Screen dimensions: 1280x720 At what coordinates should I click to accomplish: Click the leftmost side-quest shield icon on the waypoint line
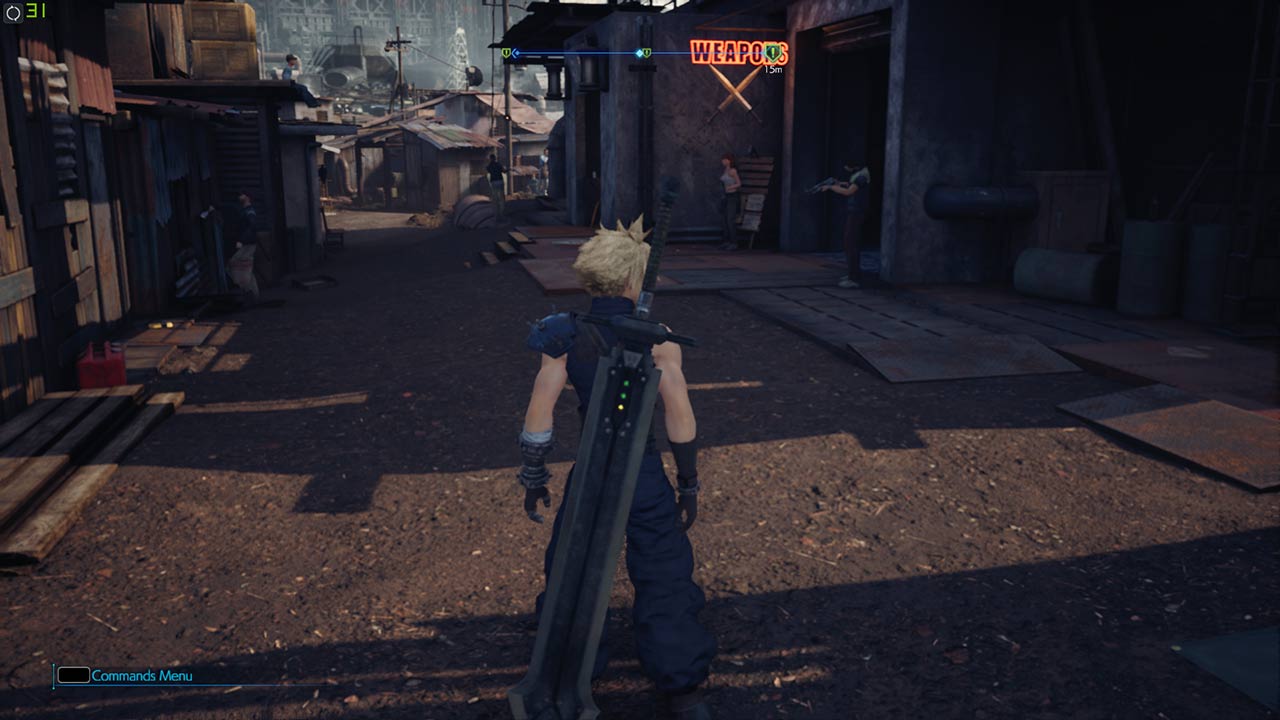click(x=505, y=52)
